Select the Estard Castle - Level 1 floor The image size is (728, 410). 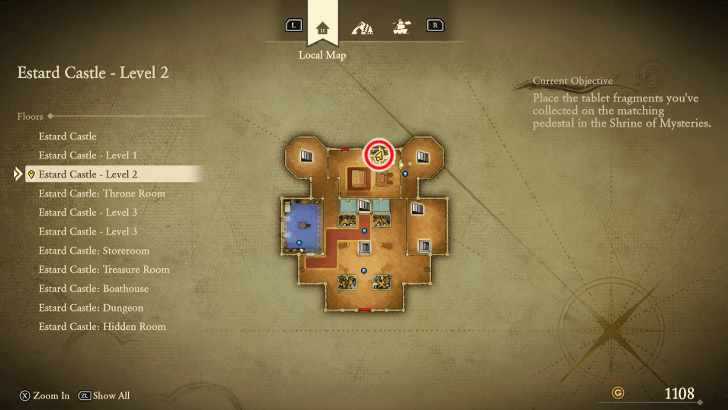(x=88, y=155)
